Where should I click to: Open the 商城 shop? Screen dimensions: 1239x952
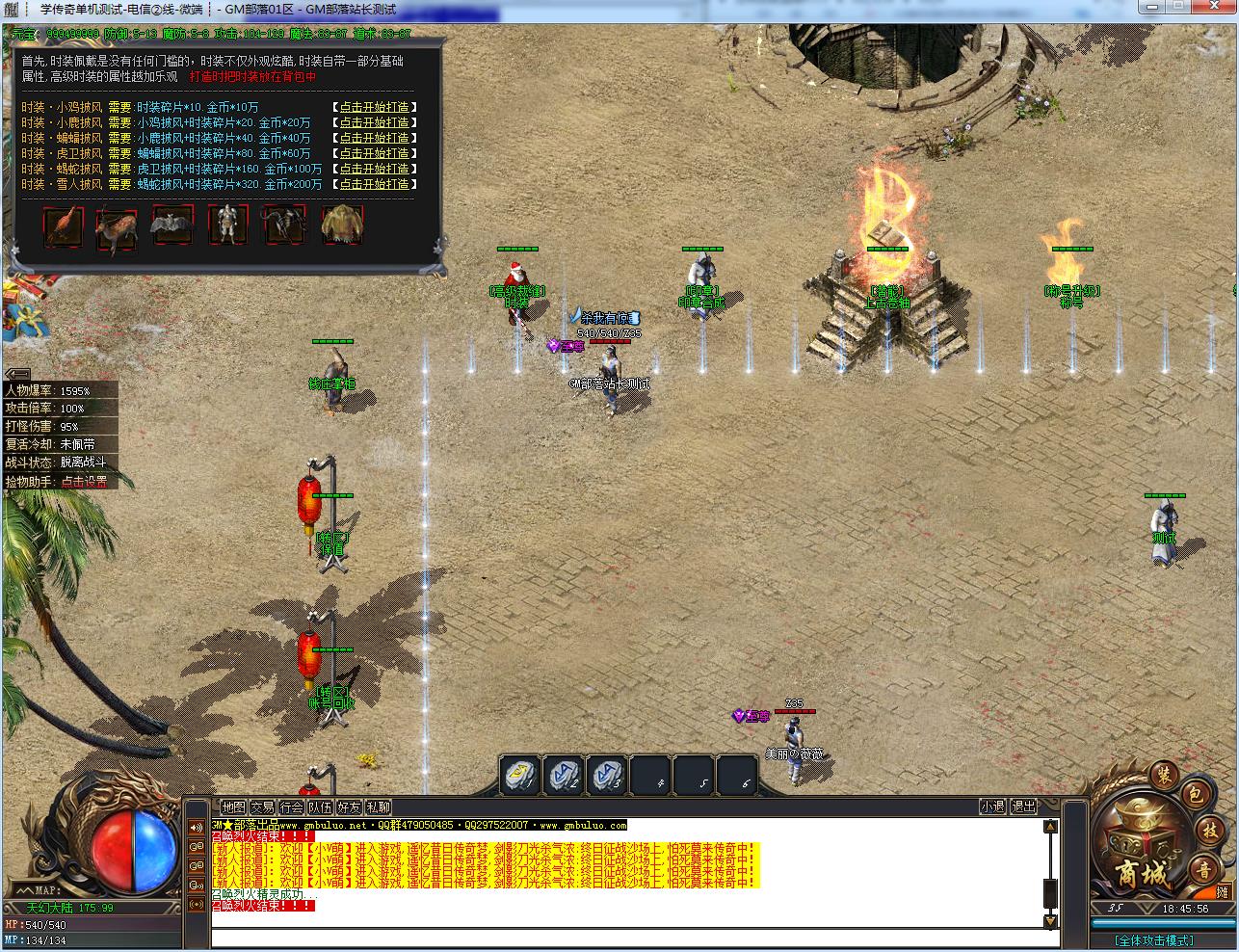tap(1141, 873)
